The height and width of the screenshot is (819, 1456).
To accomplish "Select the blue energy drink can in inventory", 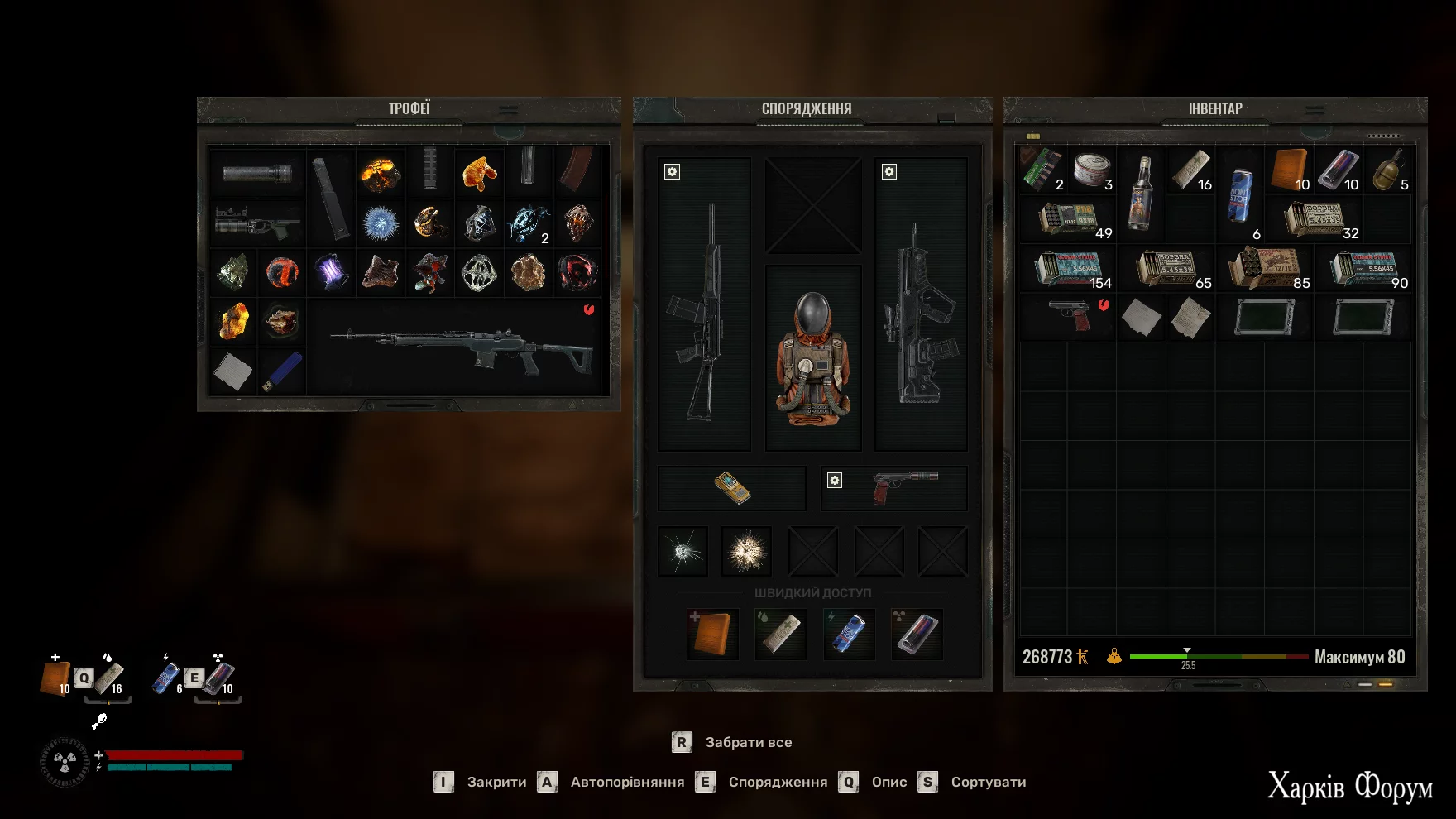I will click(x=1239, y=195).
